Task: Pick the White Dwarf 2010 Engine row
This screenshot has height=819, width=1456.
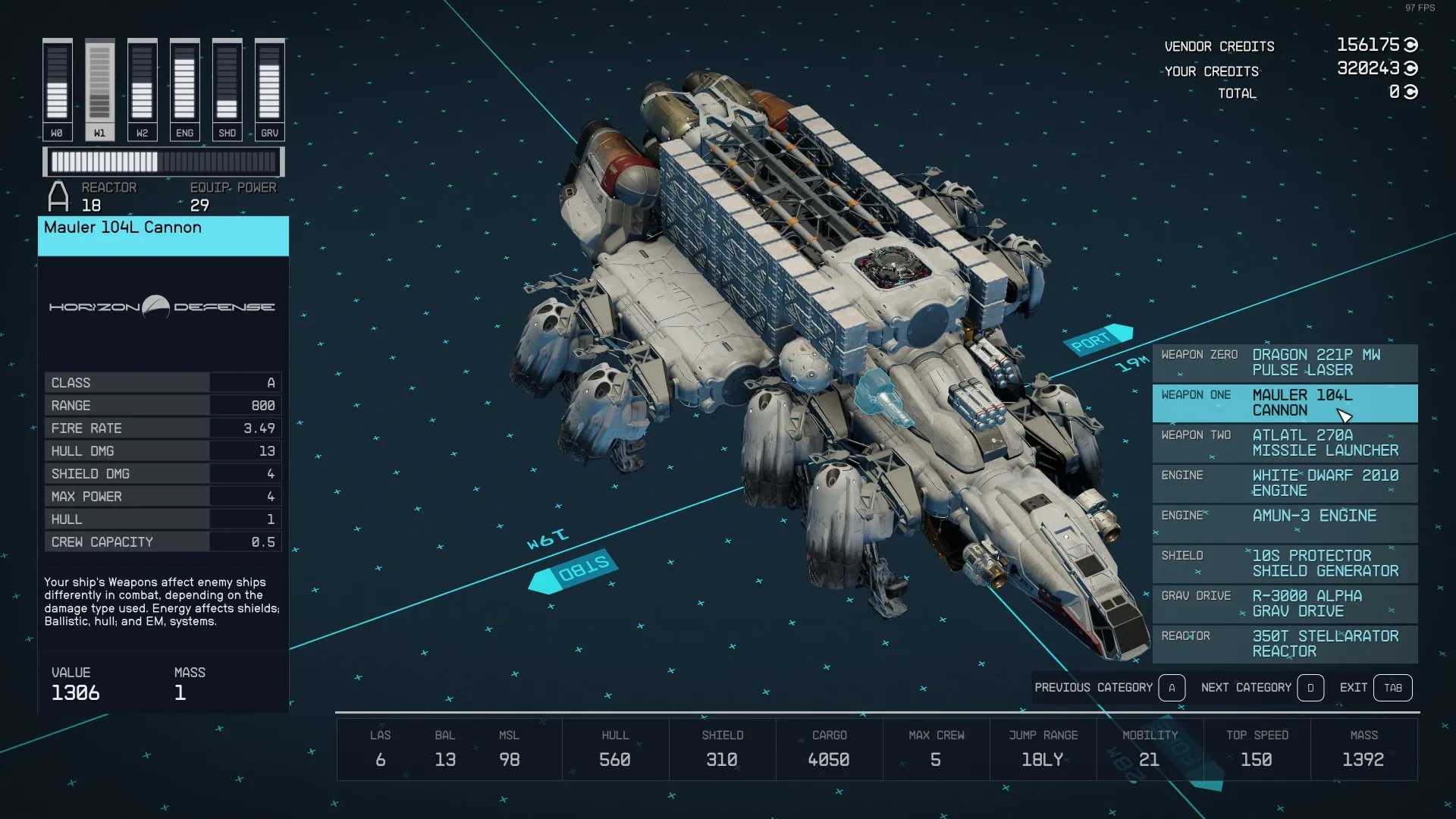Action: 1285,484
